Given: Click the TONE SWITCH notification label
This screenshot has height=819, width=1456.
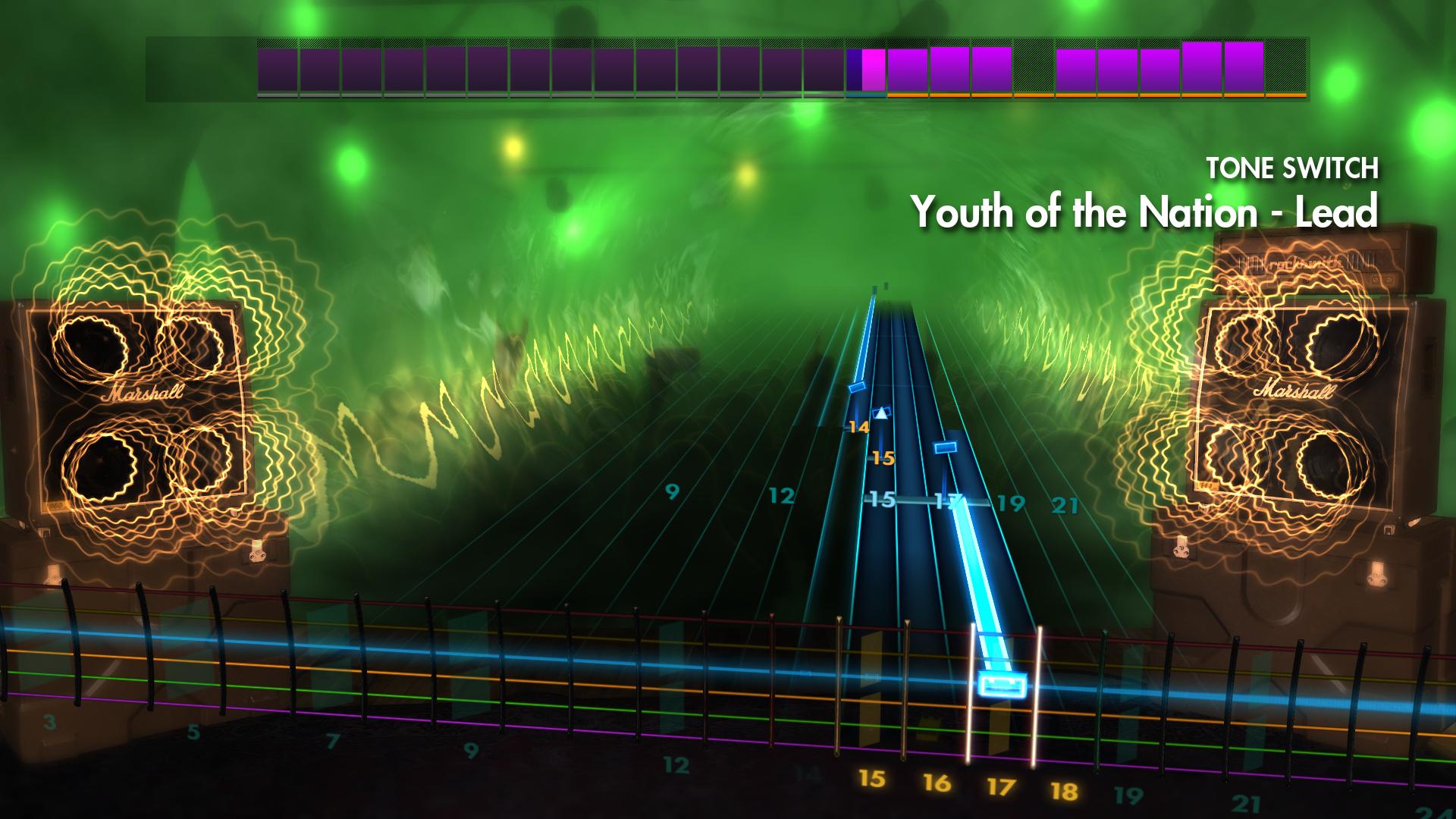Looking at the screenshot, I should click(x=1293, y=168).
